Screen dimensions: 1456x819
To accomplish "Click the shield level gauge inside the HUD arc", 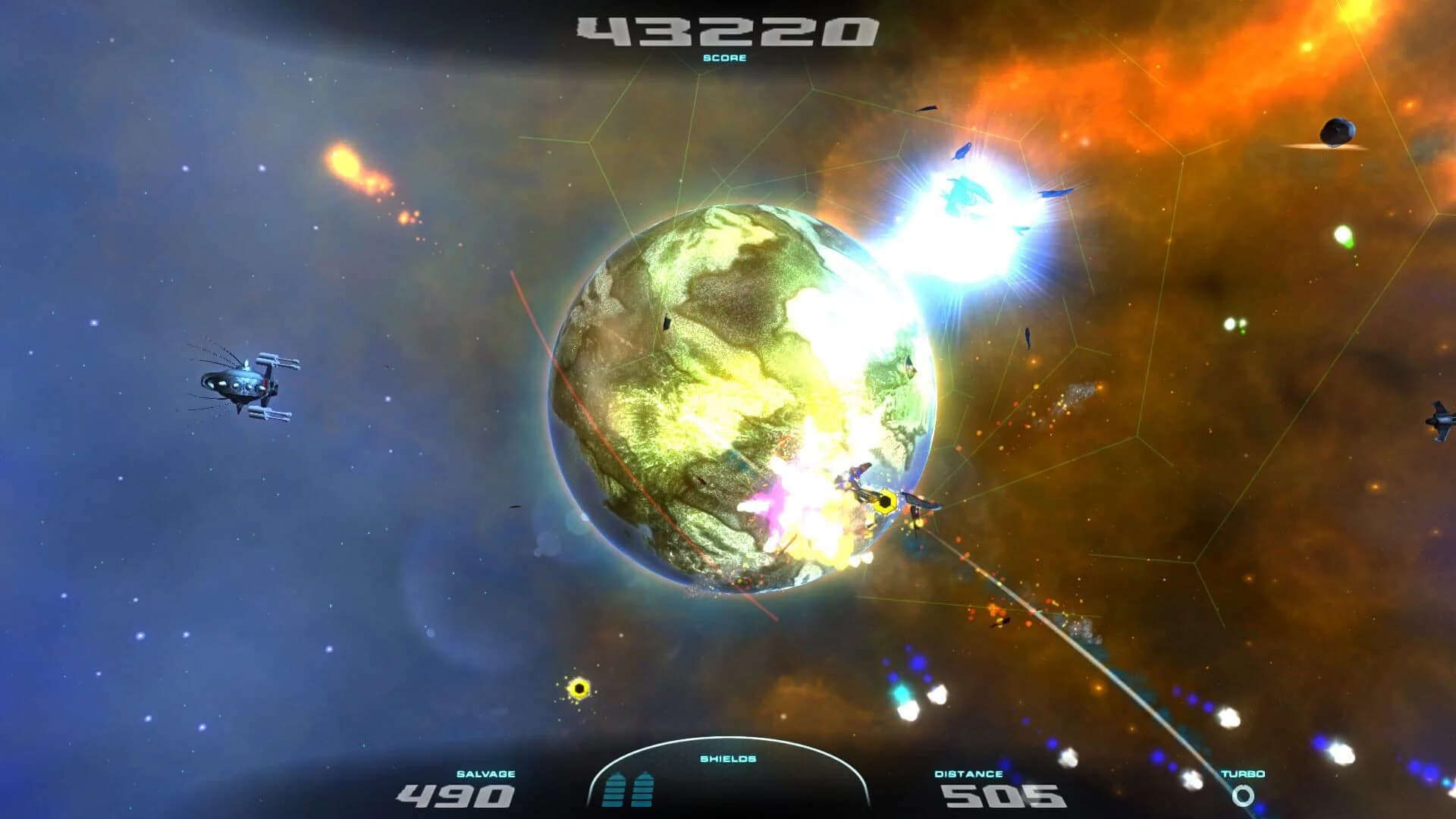I will tap(629, 792).
